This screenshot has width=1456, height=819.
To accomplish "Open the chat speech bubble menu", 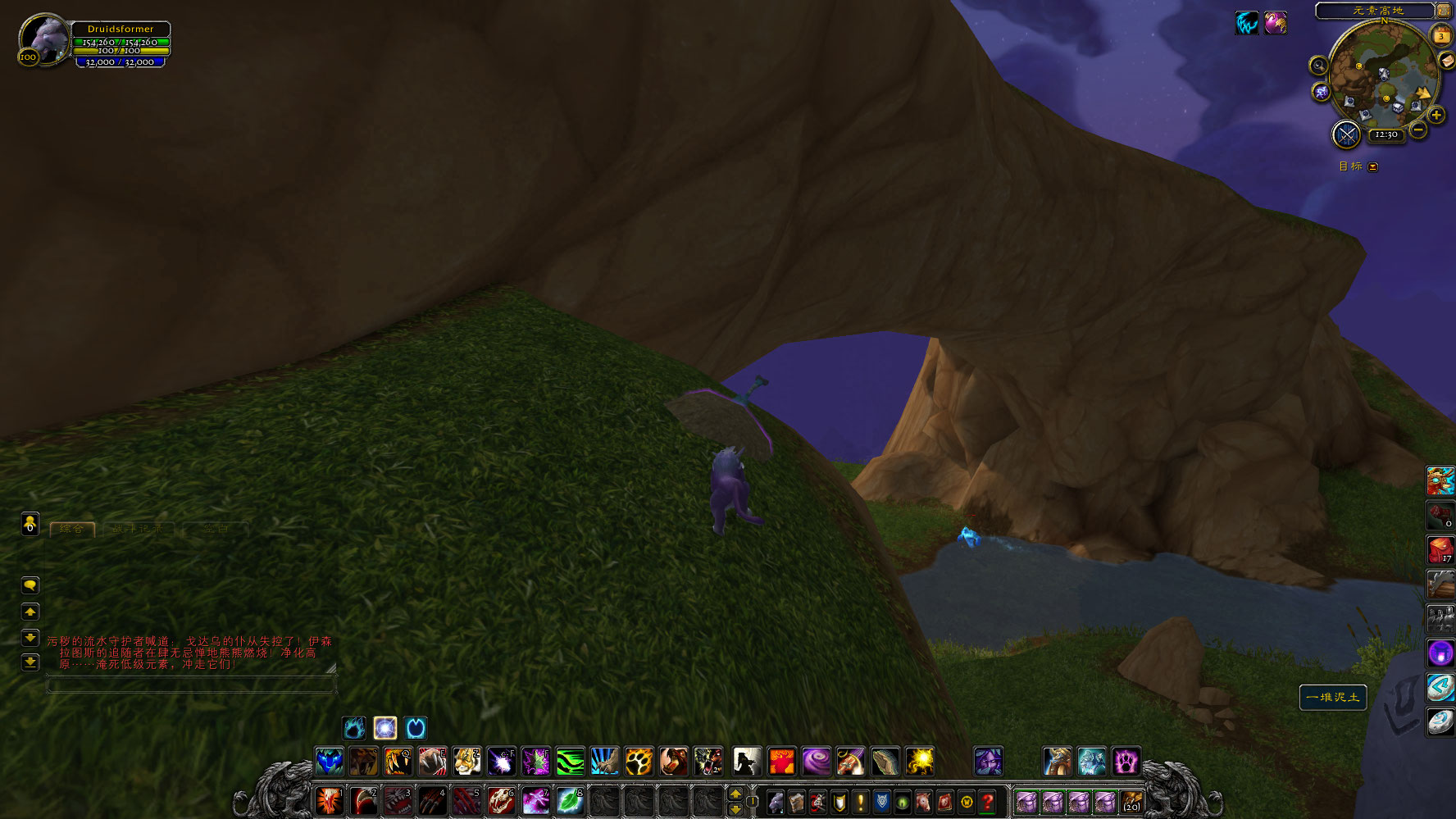I will pos(30,585).
